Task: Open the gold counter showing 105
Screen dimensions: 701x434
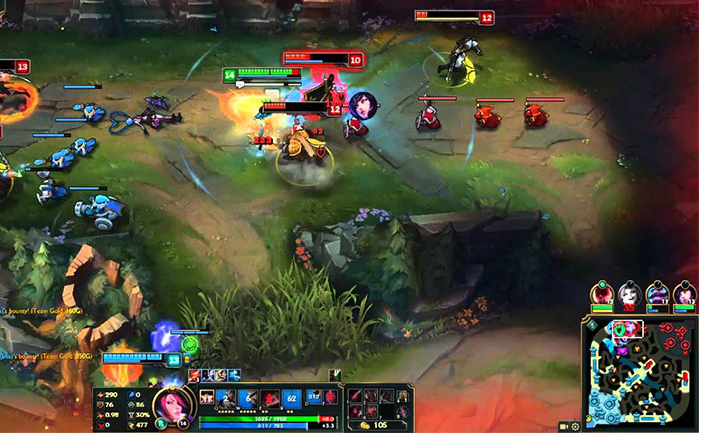Action: click(375, 425)
